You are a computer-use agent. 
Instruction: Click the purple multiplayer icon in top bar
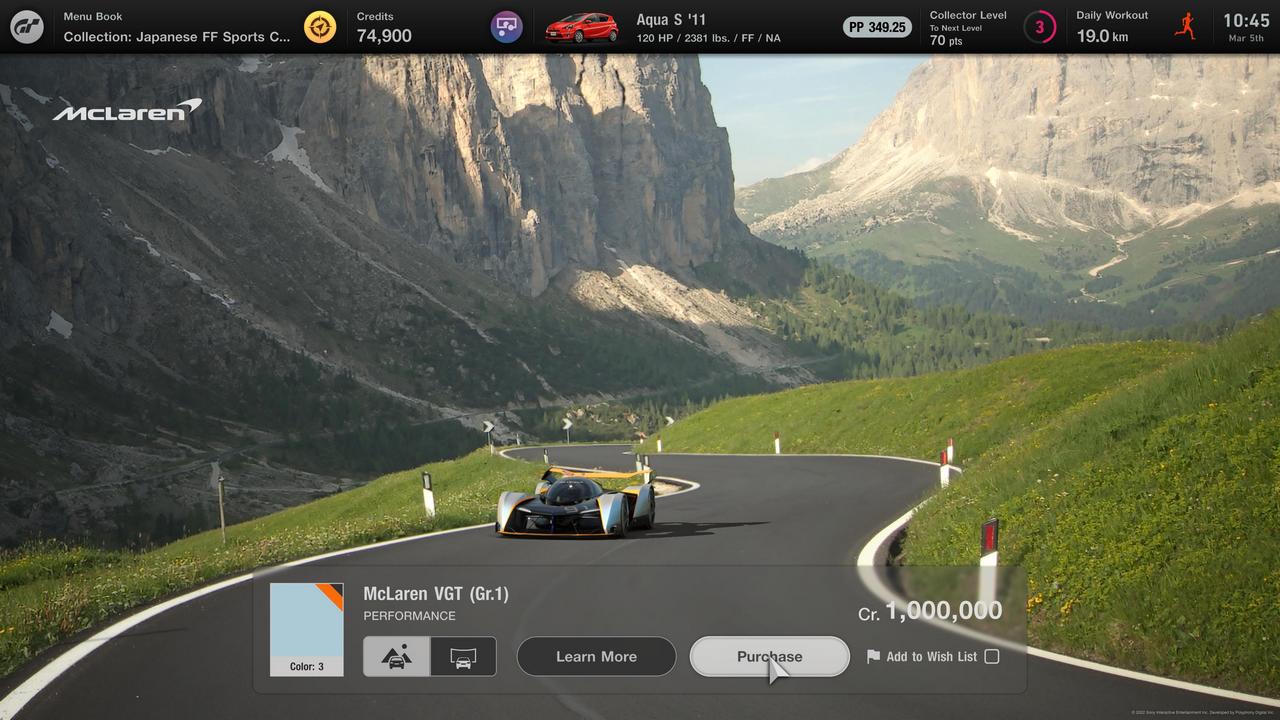[506, 27]
